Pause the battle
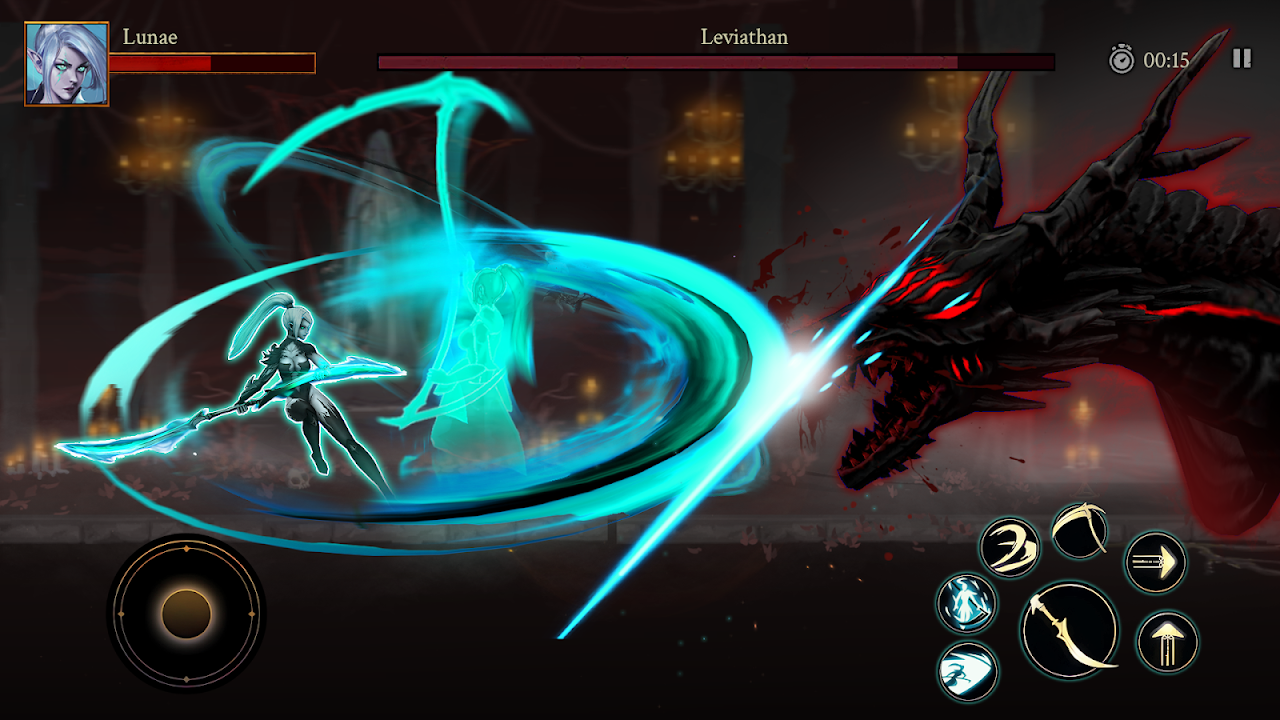The height and width of the screenshot is (720, 1280). tap(1241, 59)
